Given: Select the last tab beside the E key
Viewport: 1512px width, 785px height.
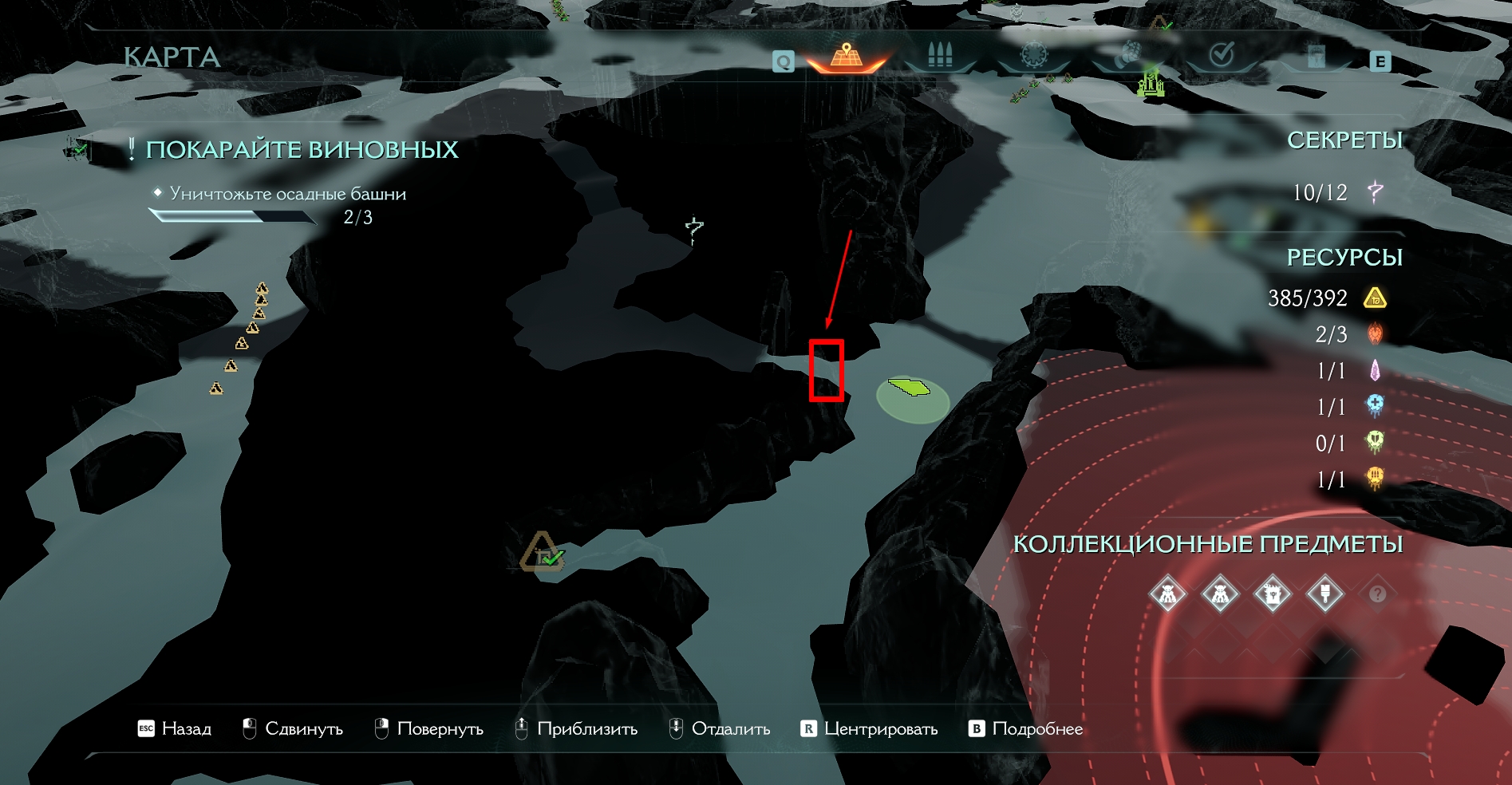Looking at the screenshot, I should click(1316, 56).
